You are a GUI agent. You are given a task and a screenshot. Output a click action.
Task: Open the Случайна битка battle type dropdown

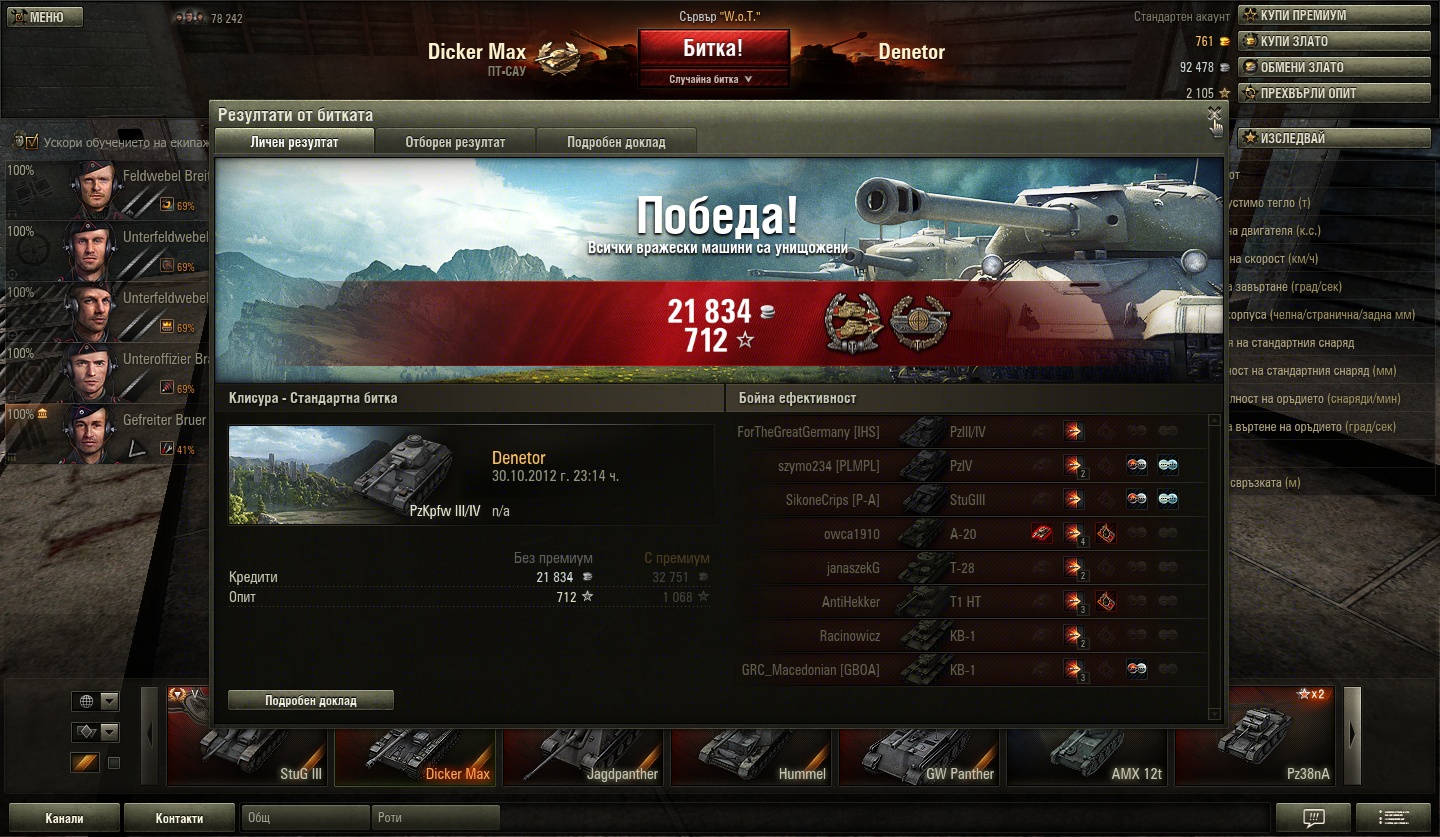(713, 79)
